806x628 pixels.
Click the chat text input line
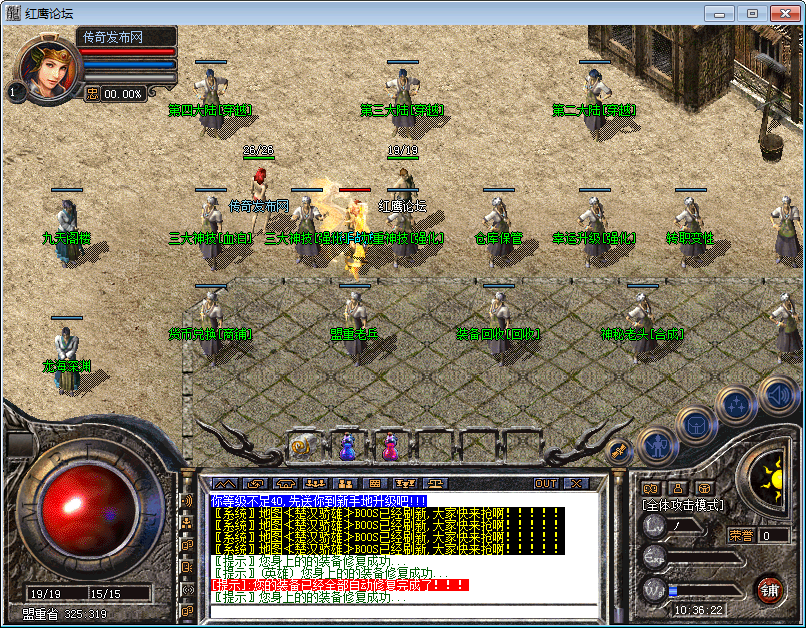[x=400, y=610]
